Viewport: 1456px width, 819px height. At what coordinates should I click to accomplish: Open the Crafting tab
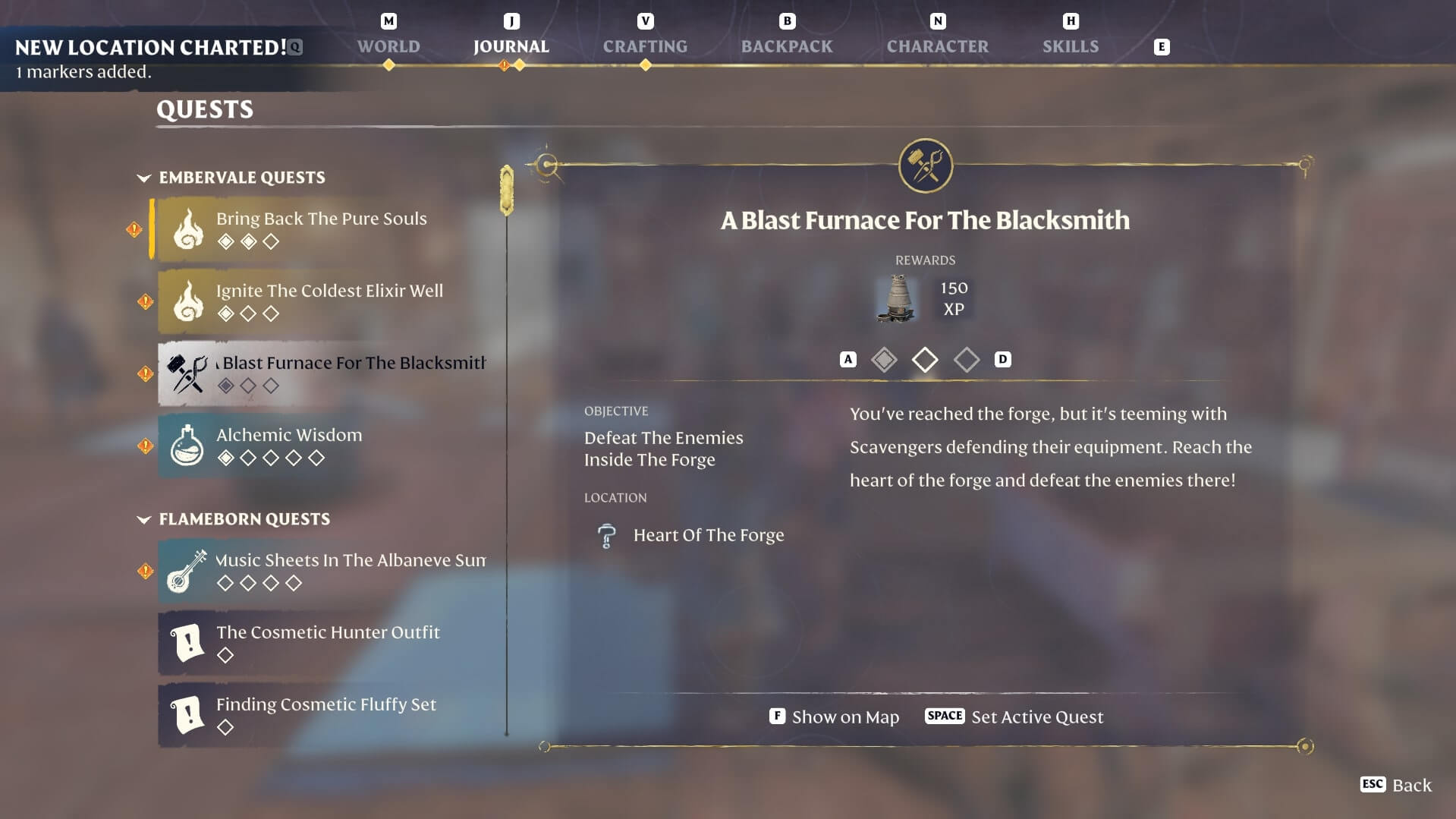tap(645, 46)
